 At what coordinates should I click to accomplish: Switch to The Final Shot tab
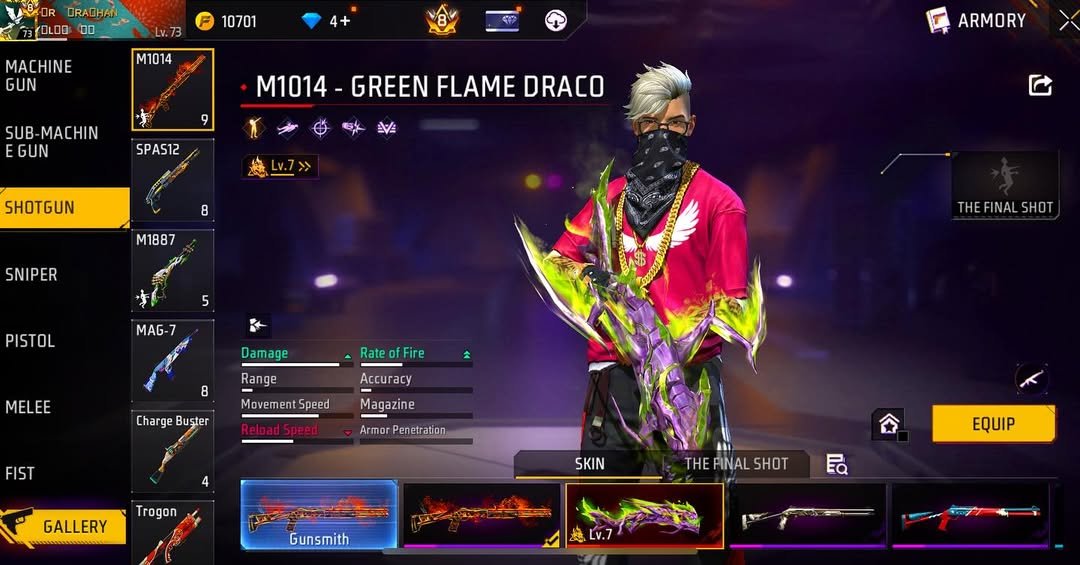pyautogui.click(x=736, y=464)
